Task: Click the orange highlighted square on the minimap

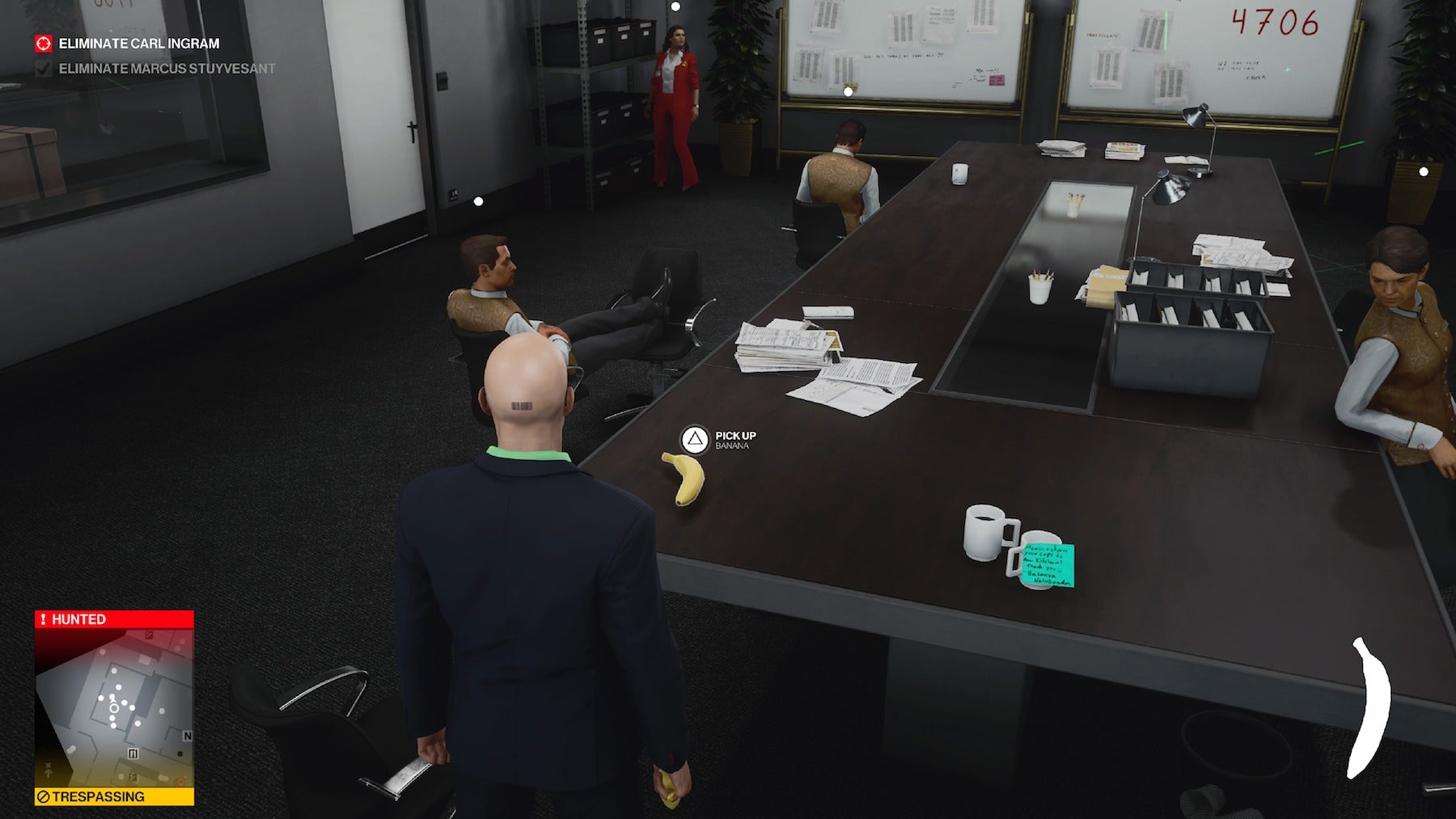Action: [180, 780]
